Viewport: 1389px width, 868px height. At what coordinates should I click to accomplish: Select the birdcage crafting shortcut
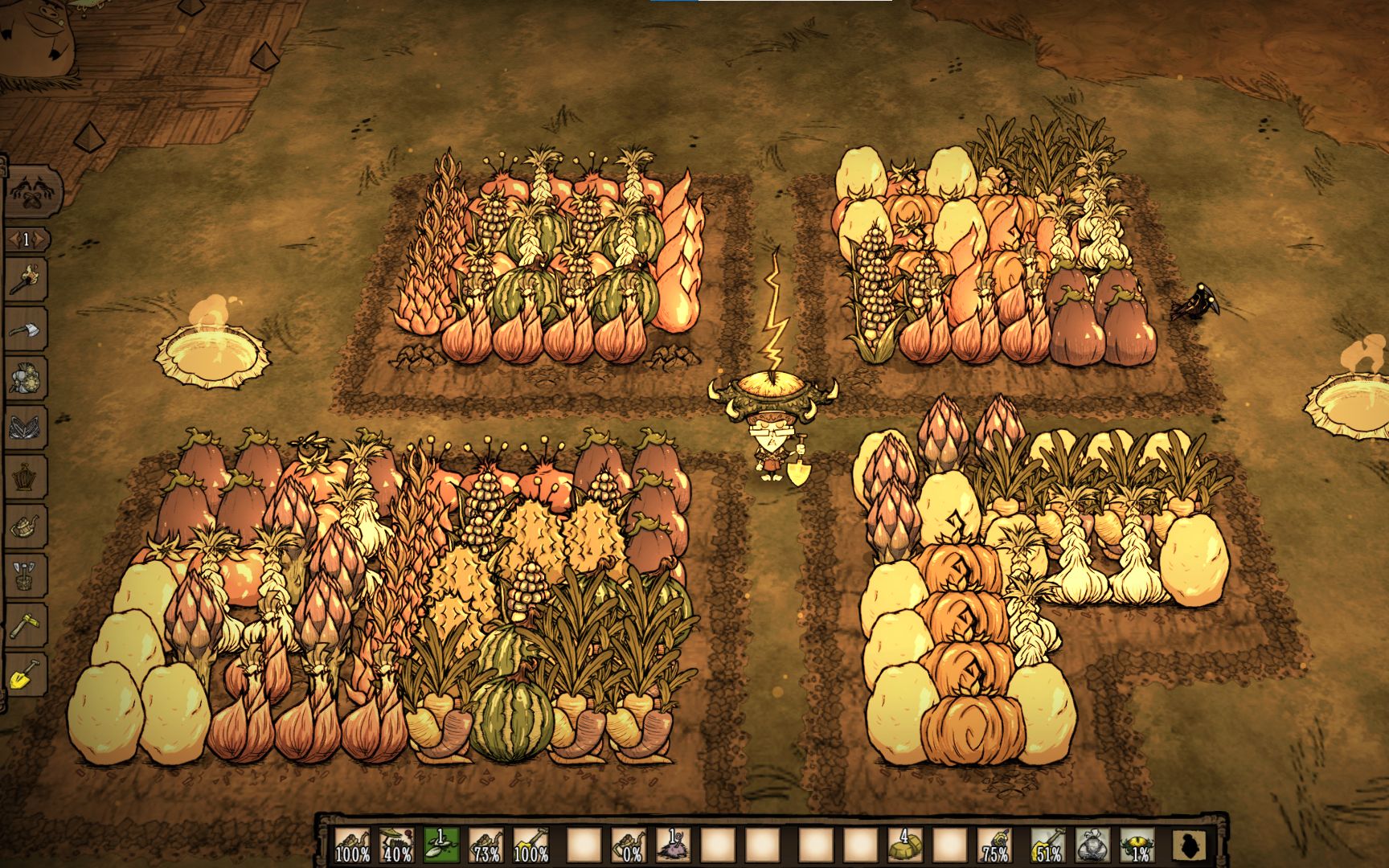pyautogui.click(x=27, y=477)
